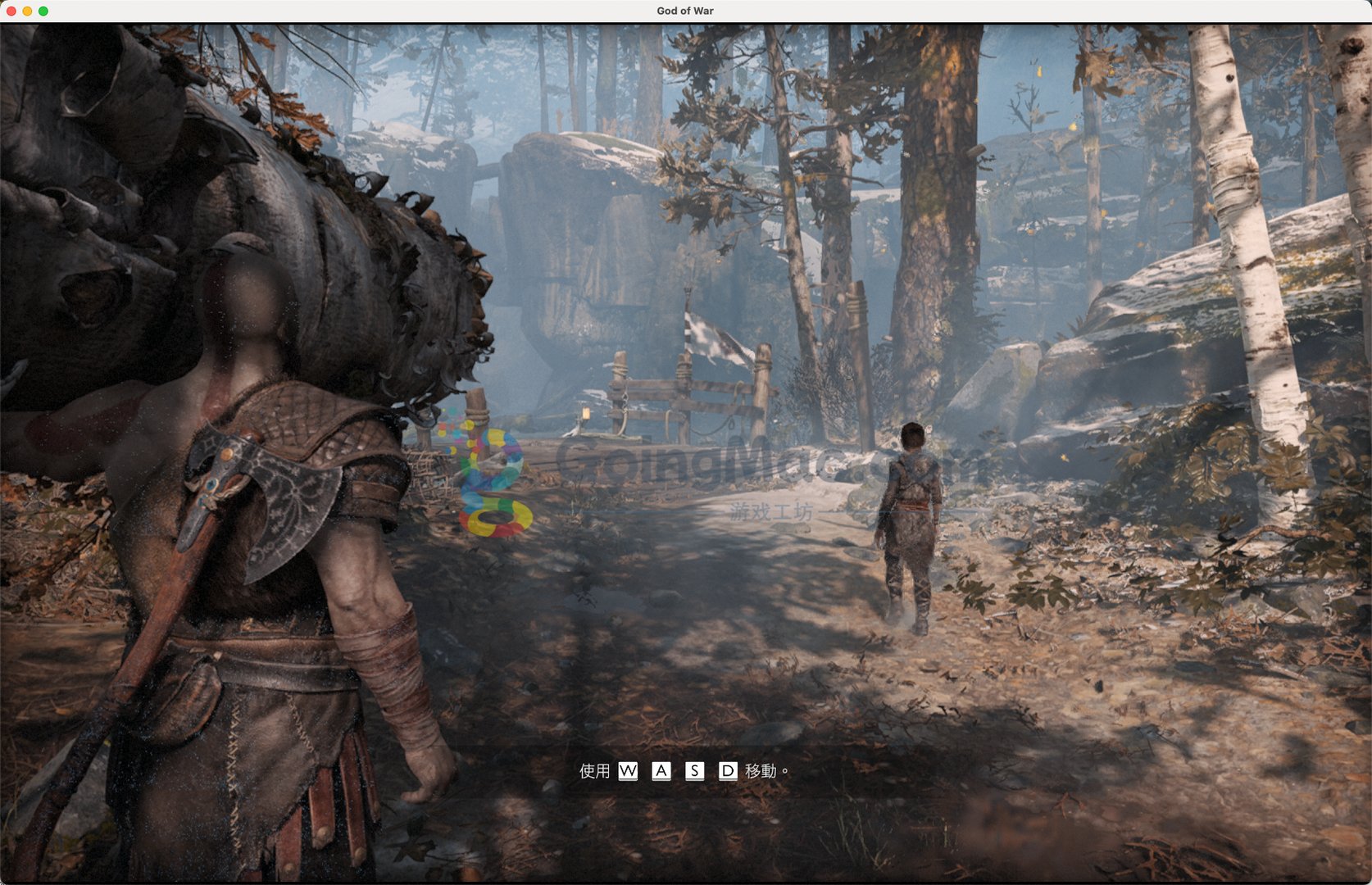
Task: Close the God of War window
Action: point(11,11)
